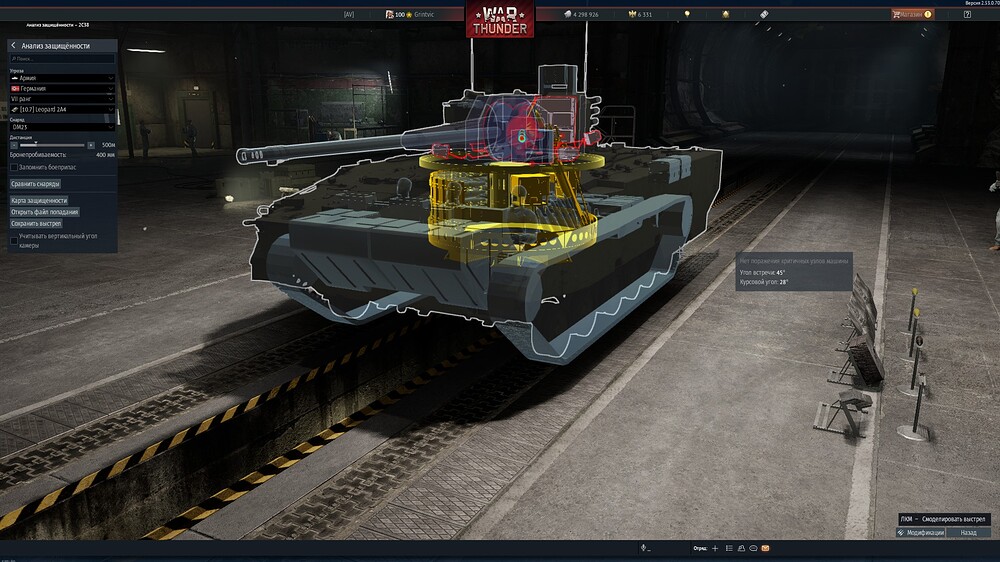Click Открыть файл попадания
The width and height of the screenshot is (1000, 562).
(x=44, y=212)
